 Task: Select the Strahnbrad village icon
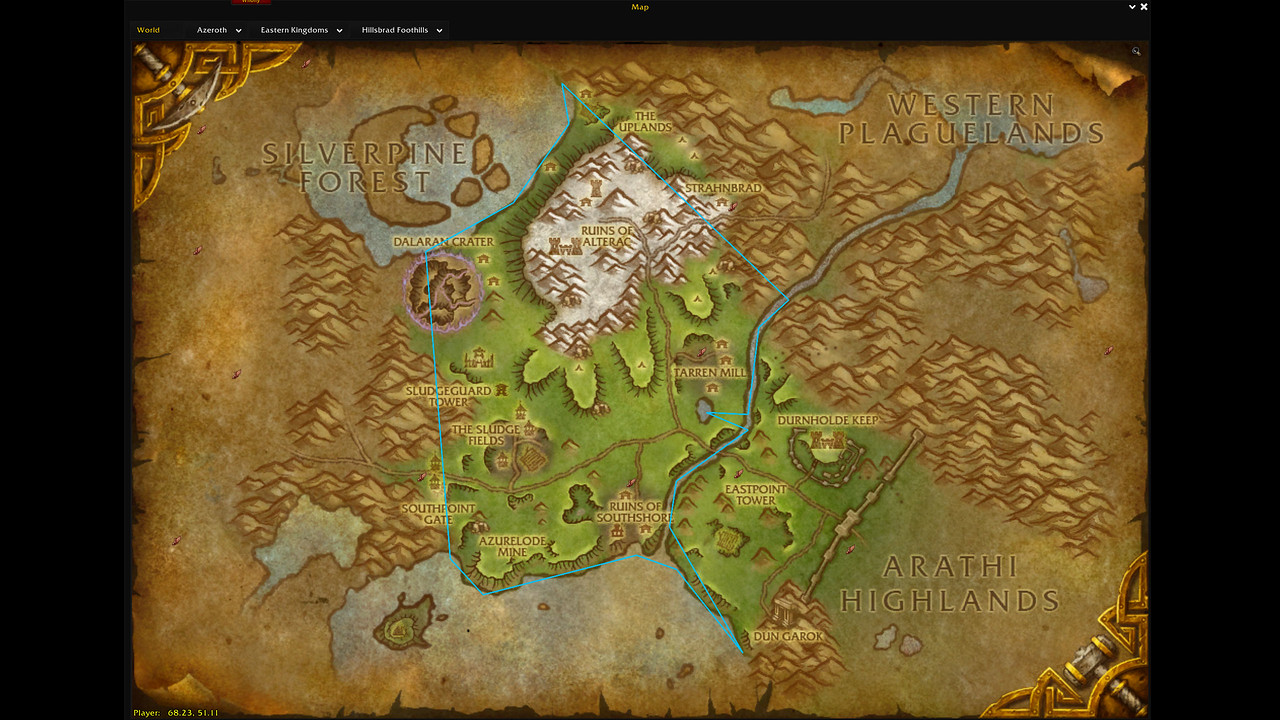point(723,200)
